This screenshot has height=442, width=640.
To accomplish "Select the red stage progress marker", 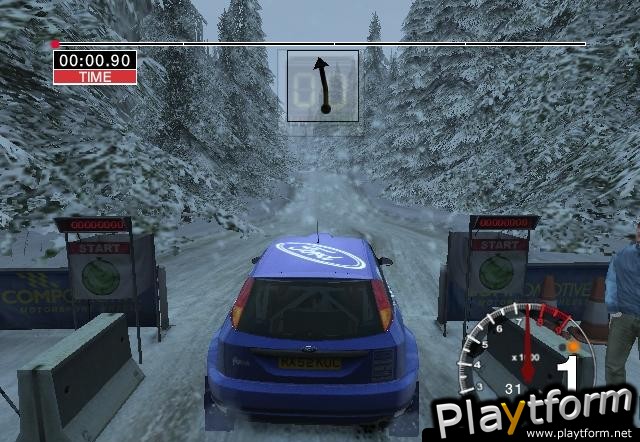I will [x=56, y=44].
